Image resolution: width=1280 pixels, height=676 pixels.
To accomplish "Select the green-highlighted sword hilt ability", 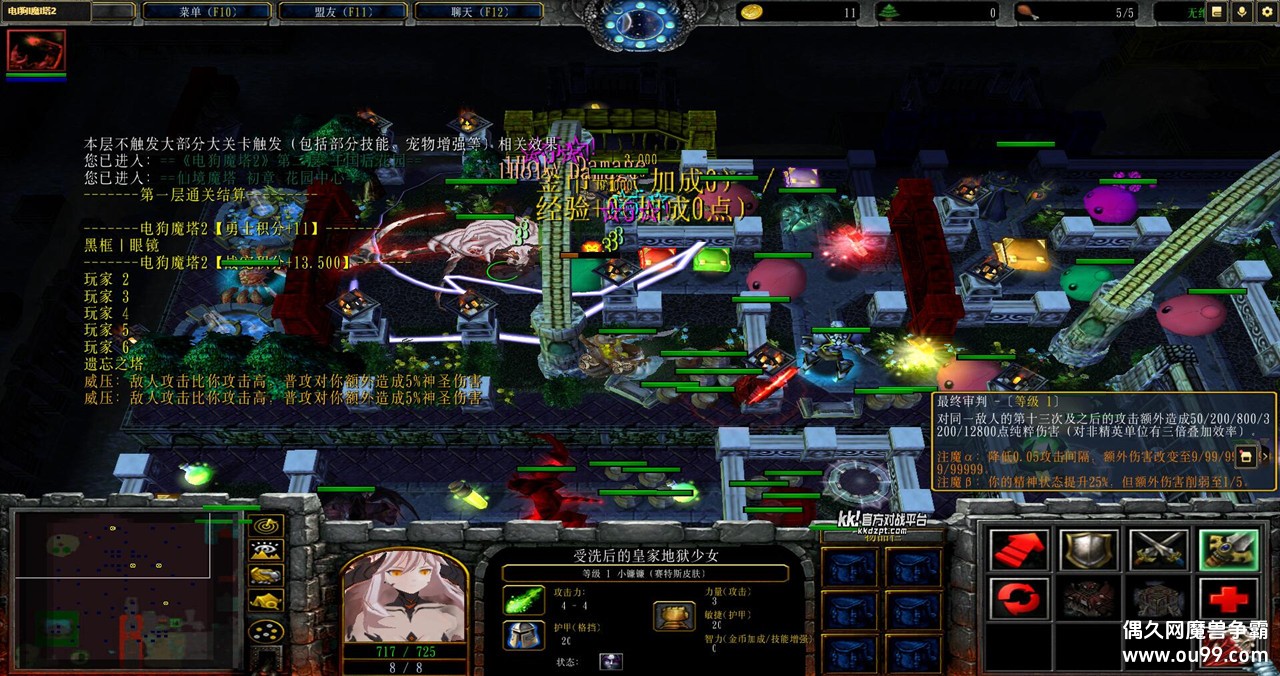I will pos(1228,549).
